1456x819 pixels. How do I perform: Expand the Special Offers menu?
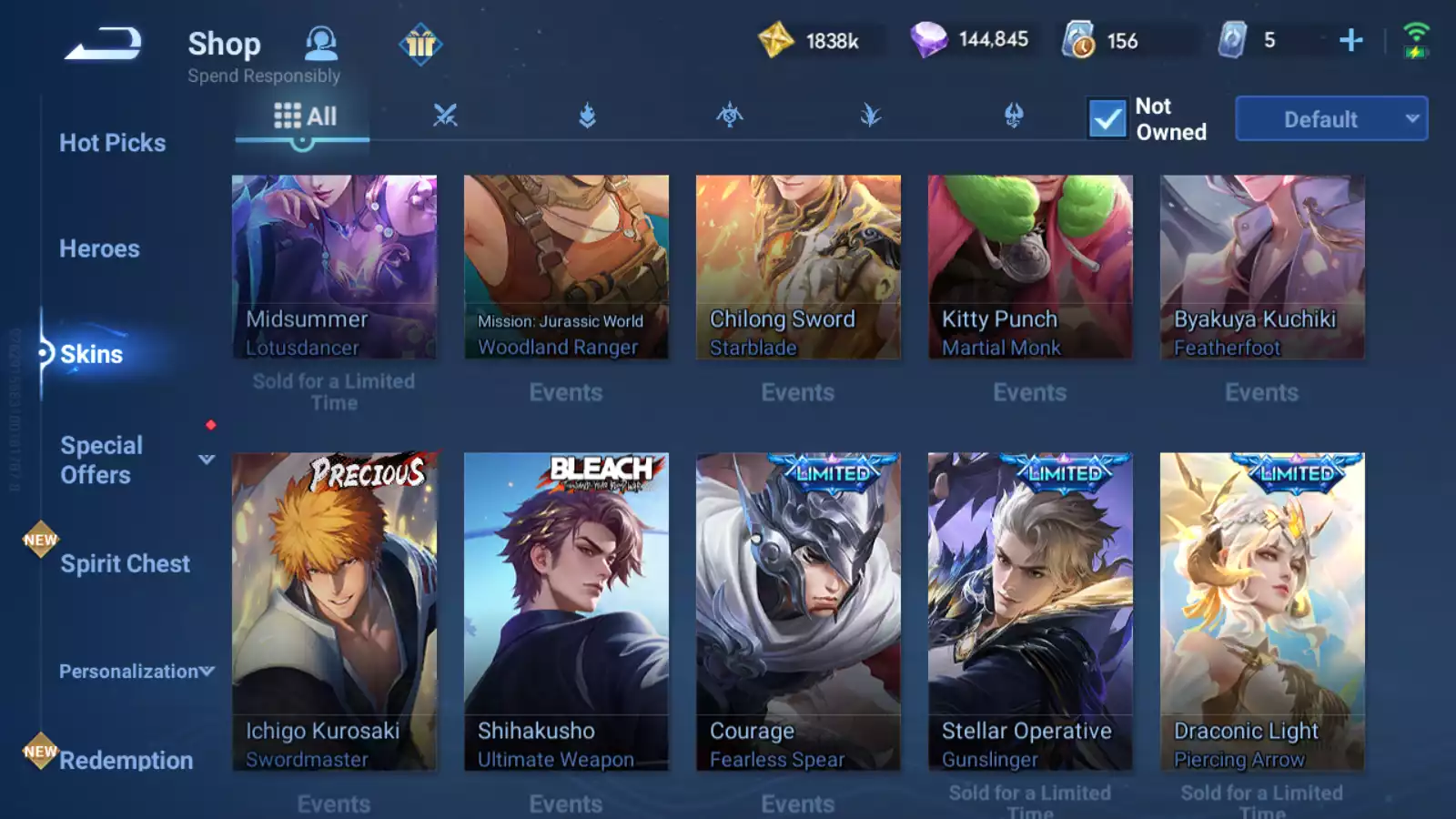coord(207,460)
